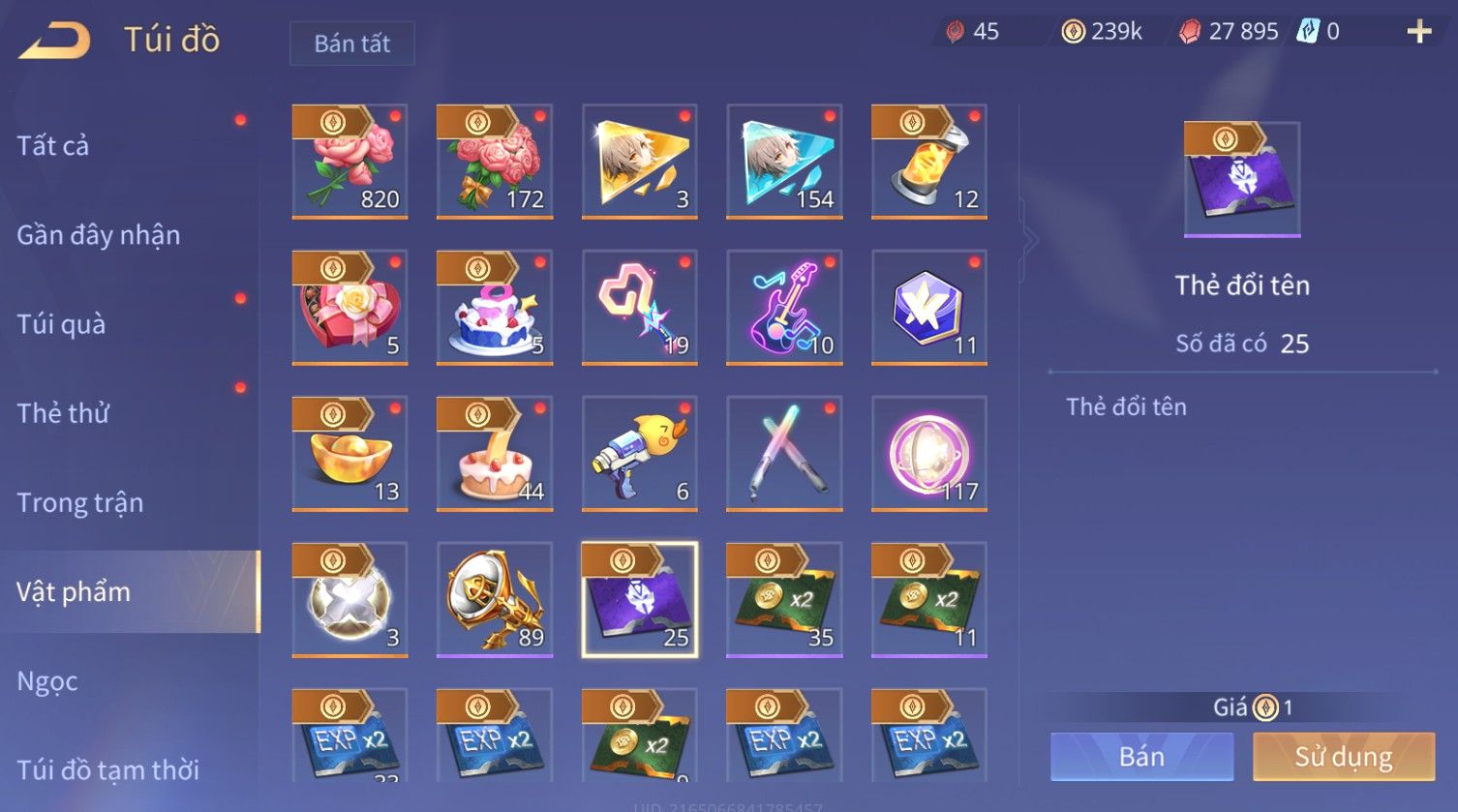Choose the golden megaphone item
Viewport: 1458px width, 812px height.
click(x=494, y=600)
